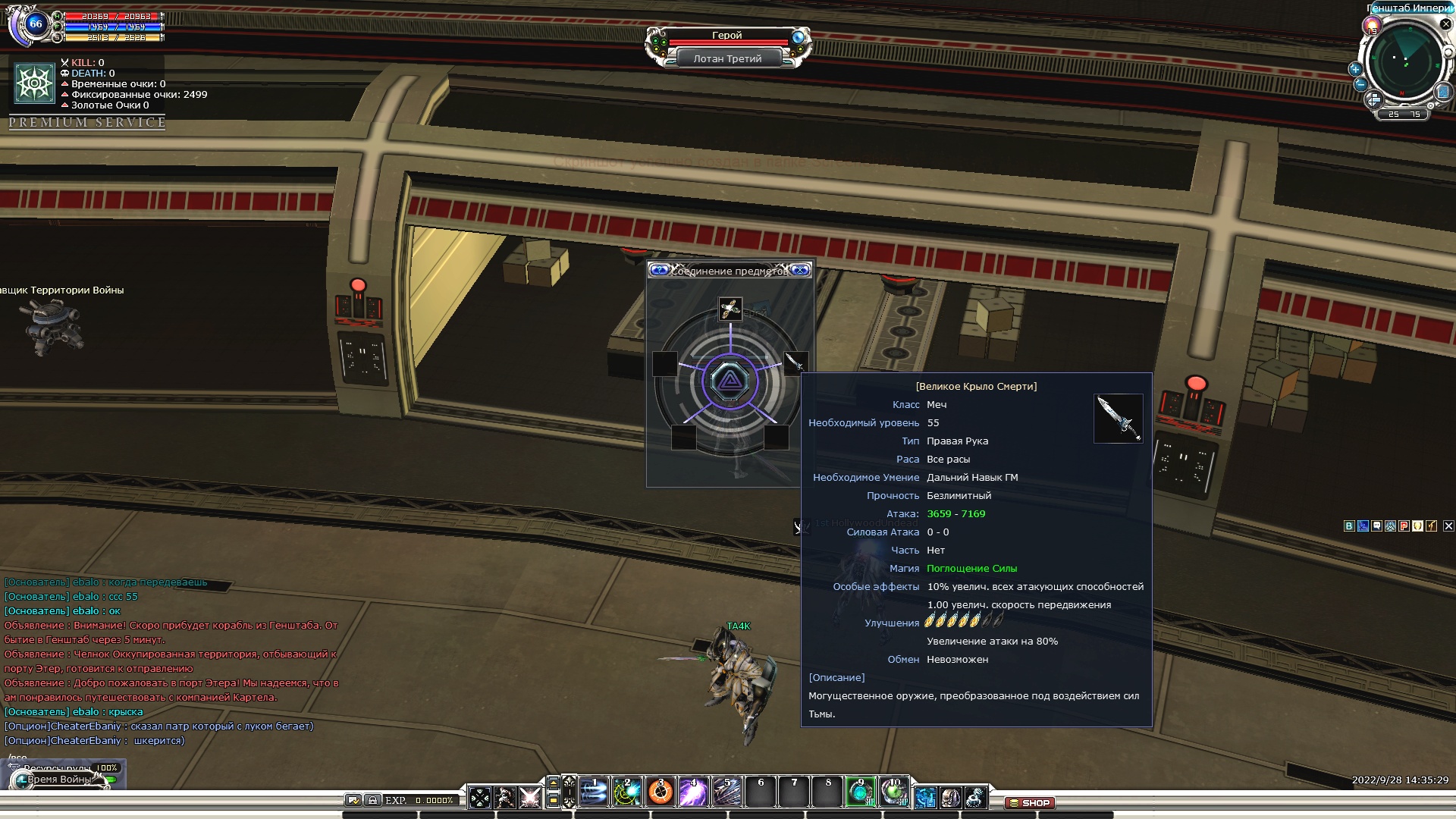Image resolution: width=1456 pixels, height=819 pixels.
Task: Click the Лотан Третий target name plate
Action: 727,58
